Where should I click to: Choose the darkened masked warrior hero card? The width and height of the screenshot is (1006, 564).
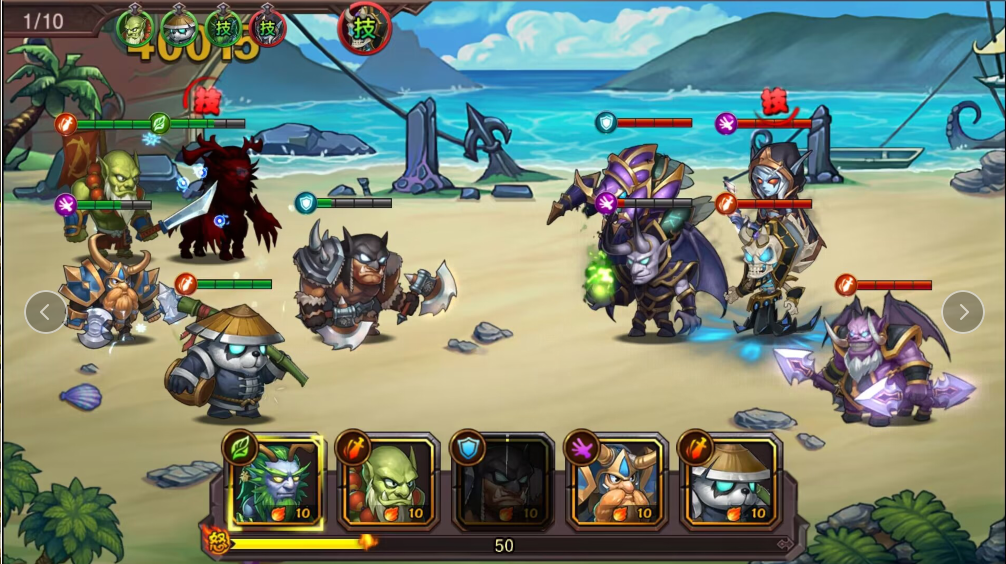503,482
